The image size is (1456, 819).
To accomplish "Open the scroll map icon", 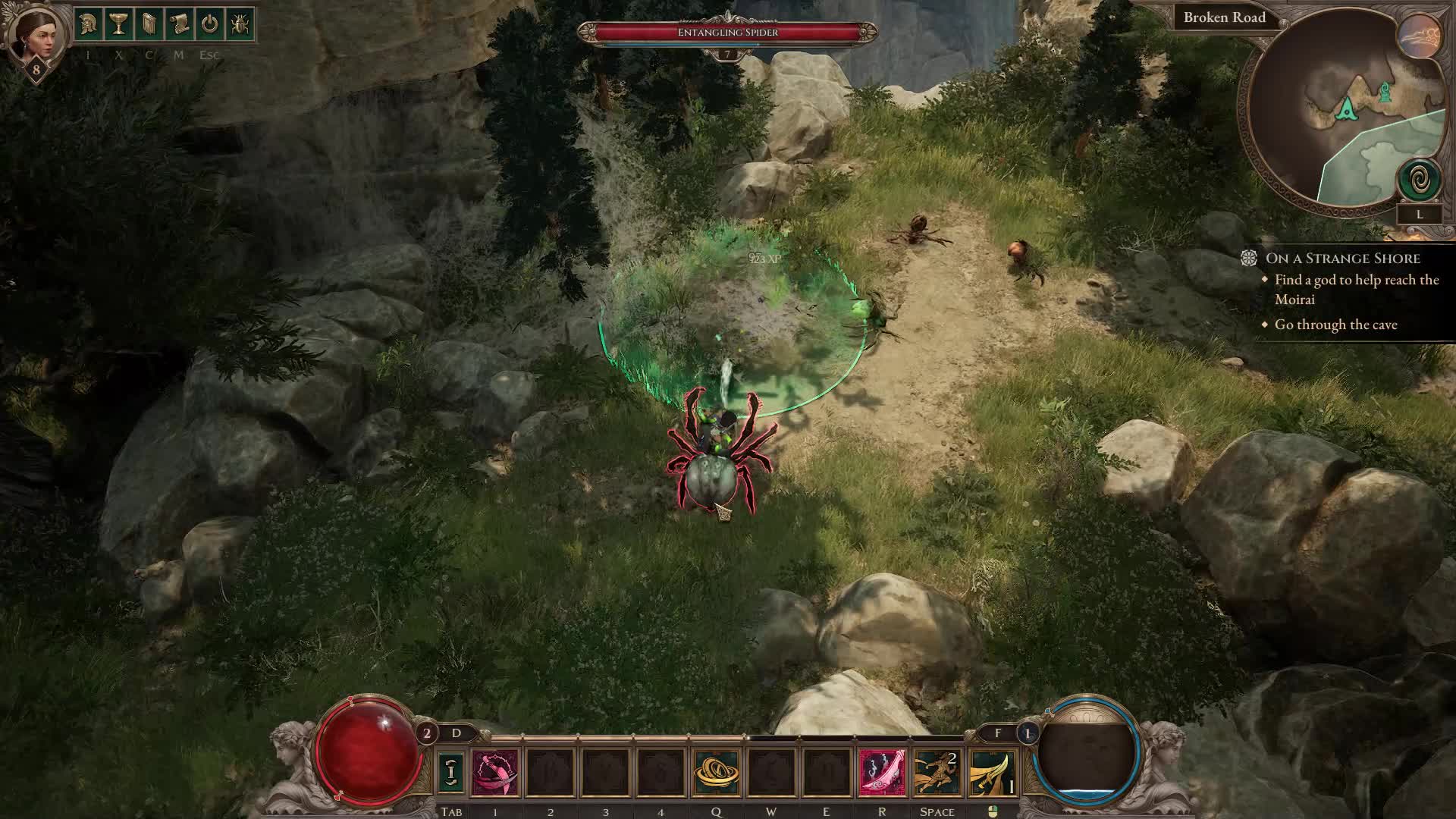I will tap(179, 24).
